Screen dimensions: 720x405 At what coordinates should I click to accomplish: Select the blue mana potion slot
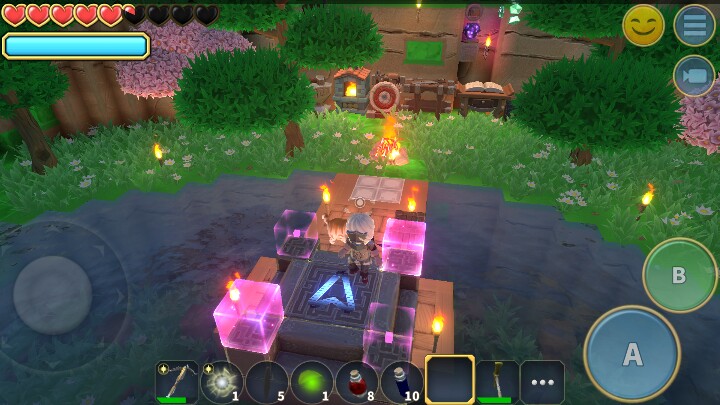(x=401, y=382)
